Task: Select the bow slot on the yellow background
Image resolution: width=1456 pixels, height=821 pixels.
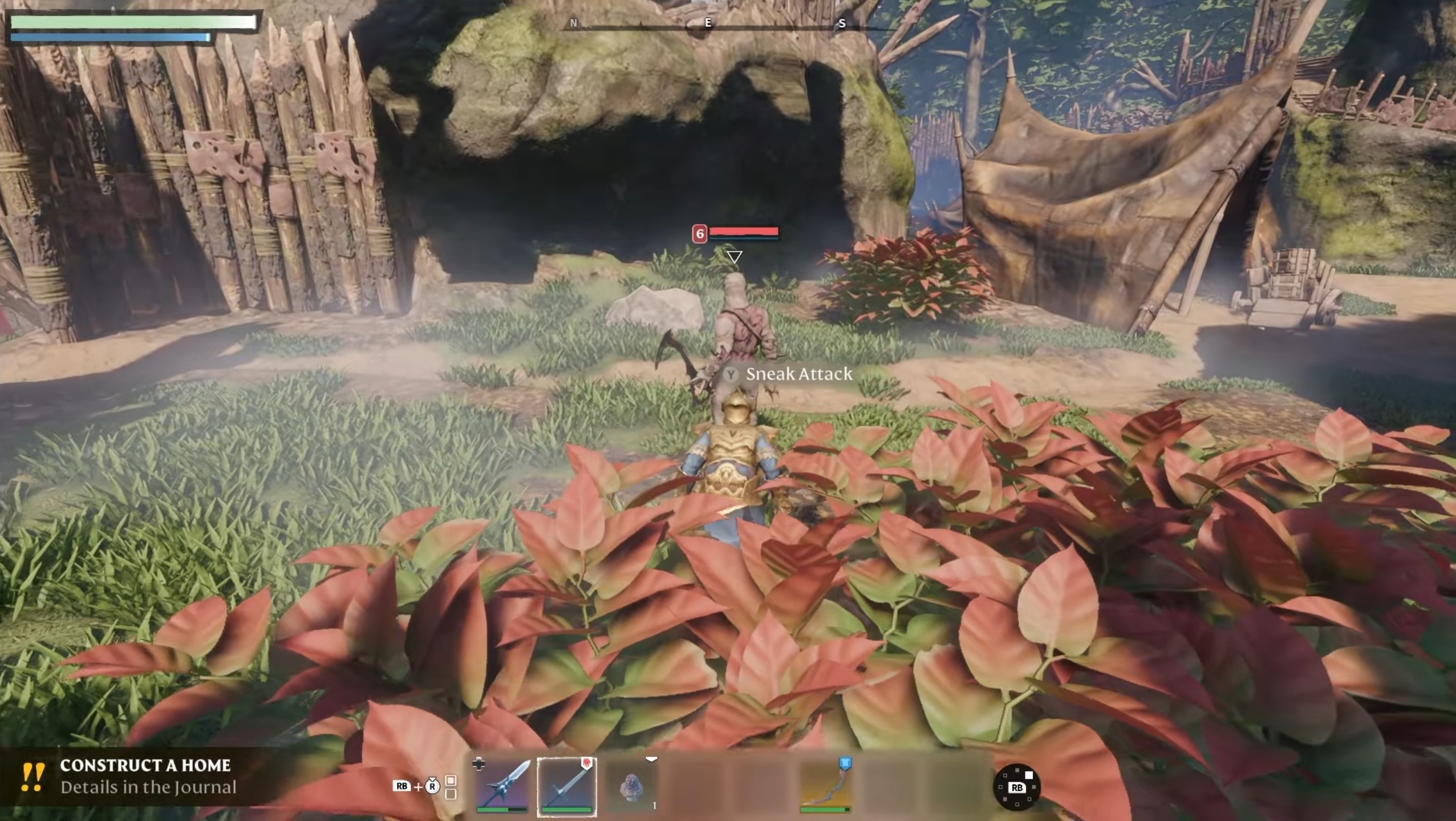Action: [x=825, y=786]
